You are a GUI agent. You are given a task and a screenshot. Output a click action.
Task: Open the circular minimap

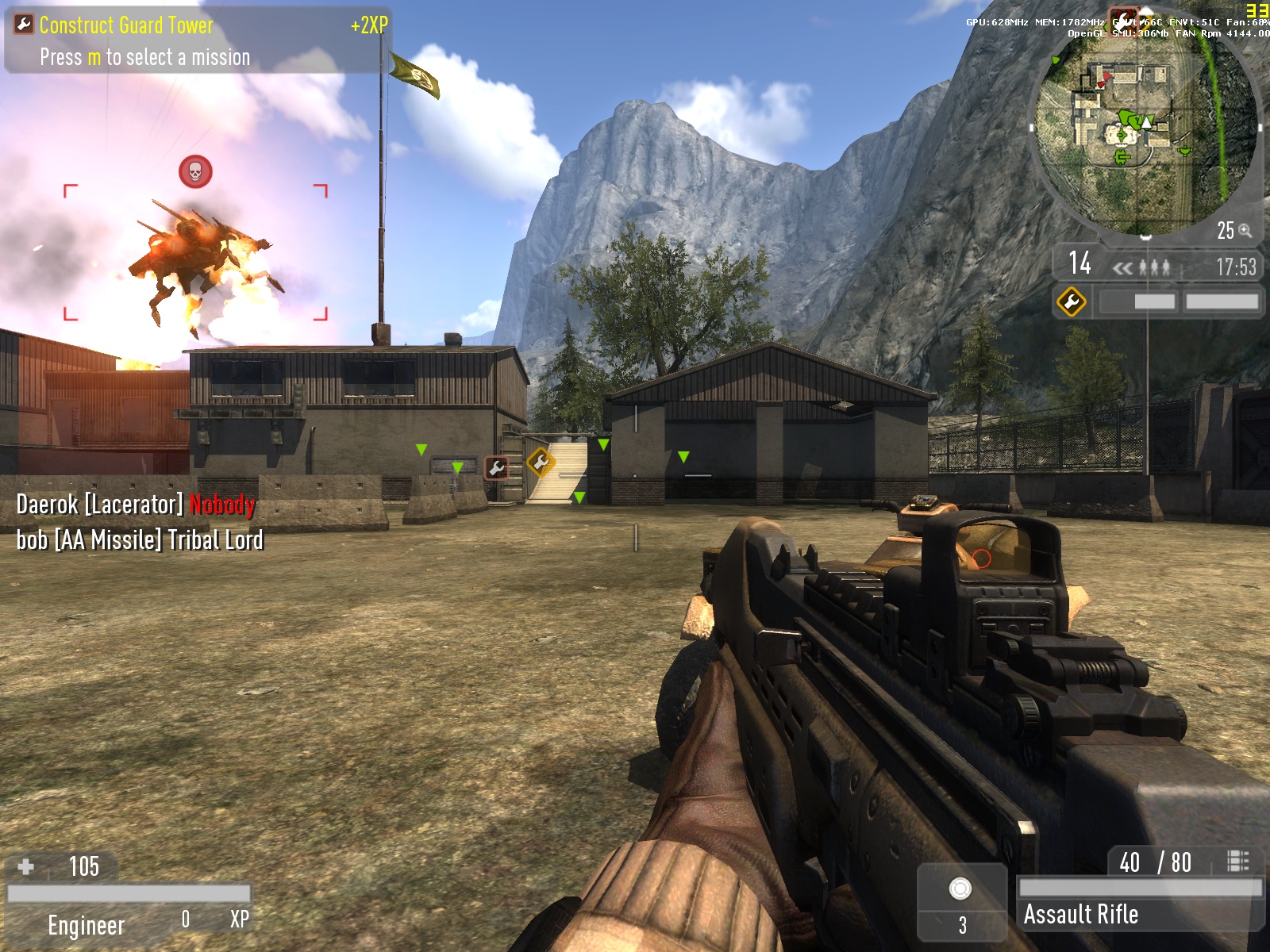tap(1145, 127)
